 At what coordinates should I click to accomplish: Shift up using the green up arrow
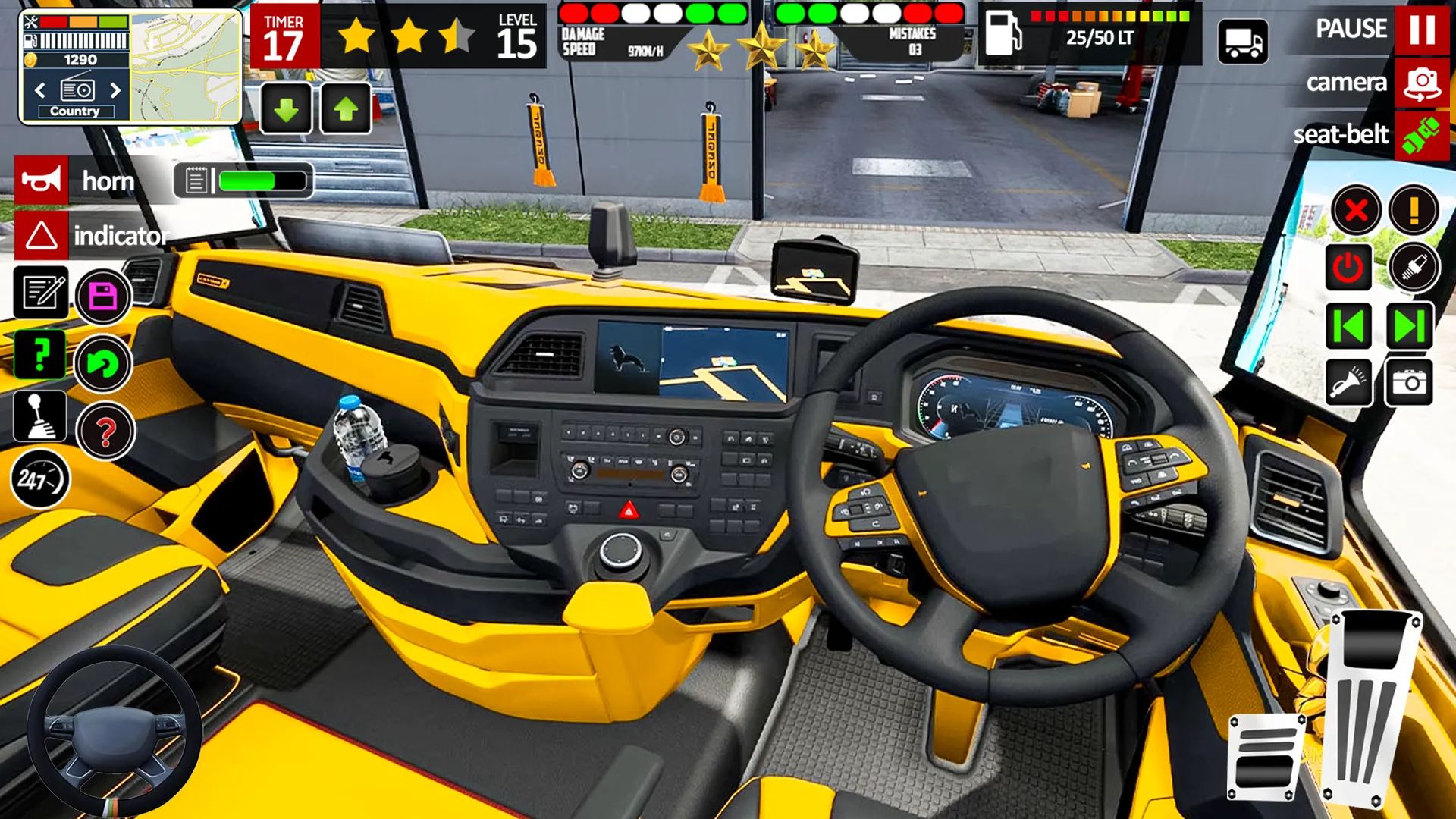(x=345, y=108)
